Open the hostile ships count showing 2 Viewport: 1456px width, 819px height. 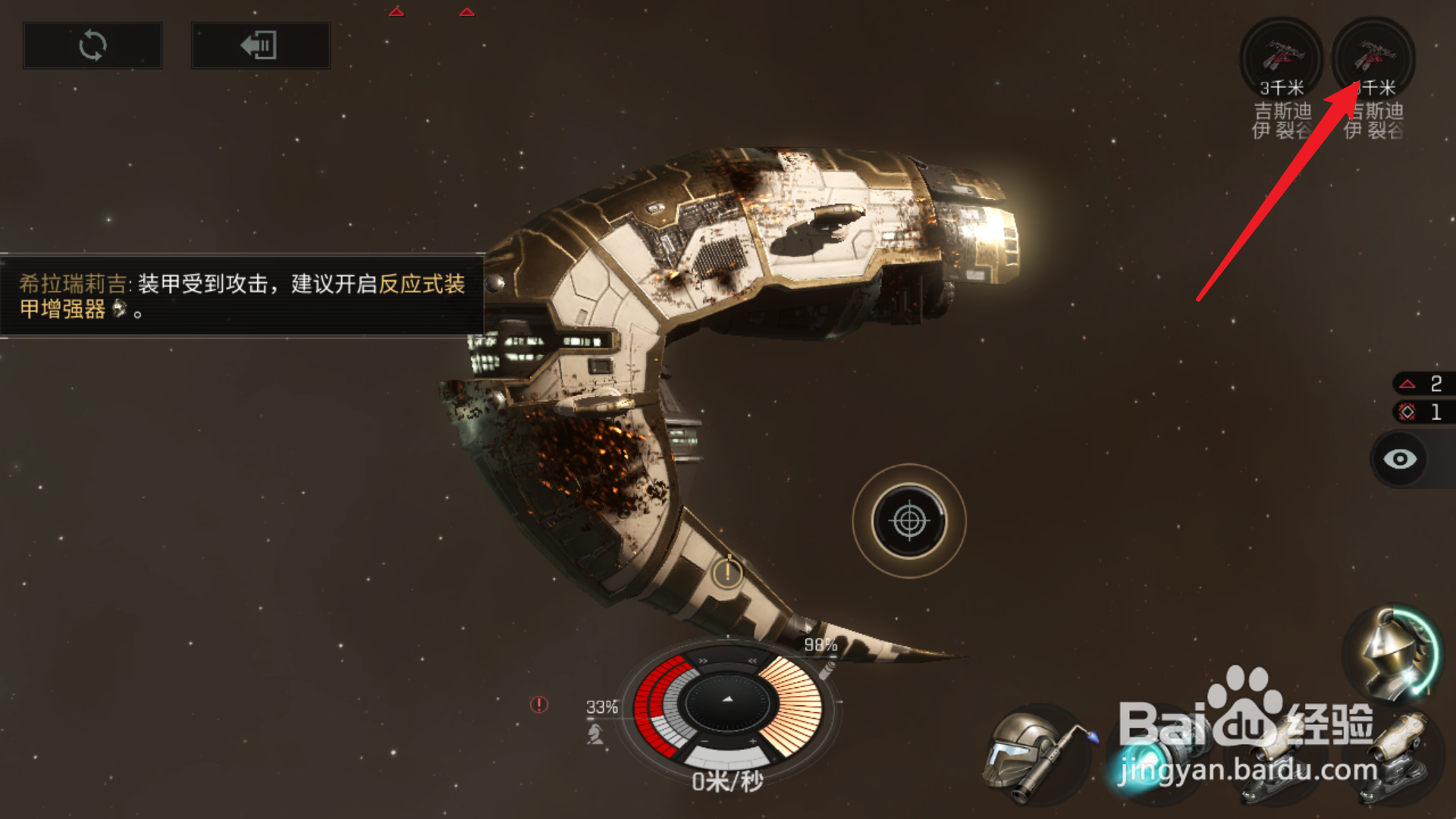click(1422, 384)
